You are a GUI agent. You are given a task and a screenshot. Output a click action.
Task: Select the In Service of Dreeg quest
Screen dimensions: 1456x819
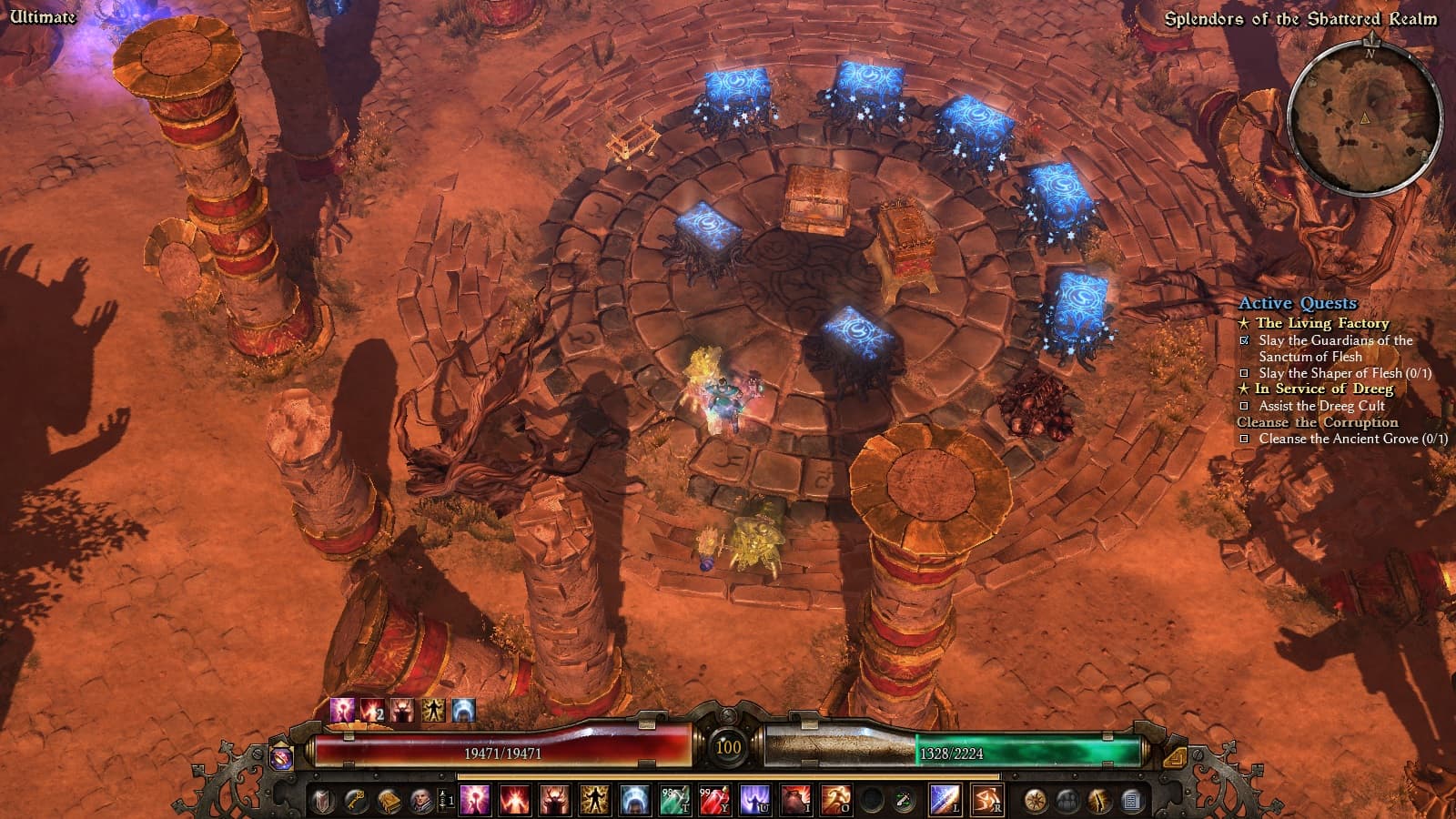[1323, 389]
